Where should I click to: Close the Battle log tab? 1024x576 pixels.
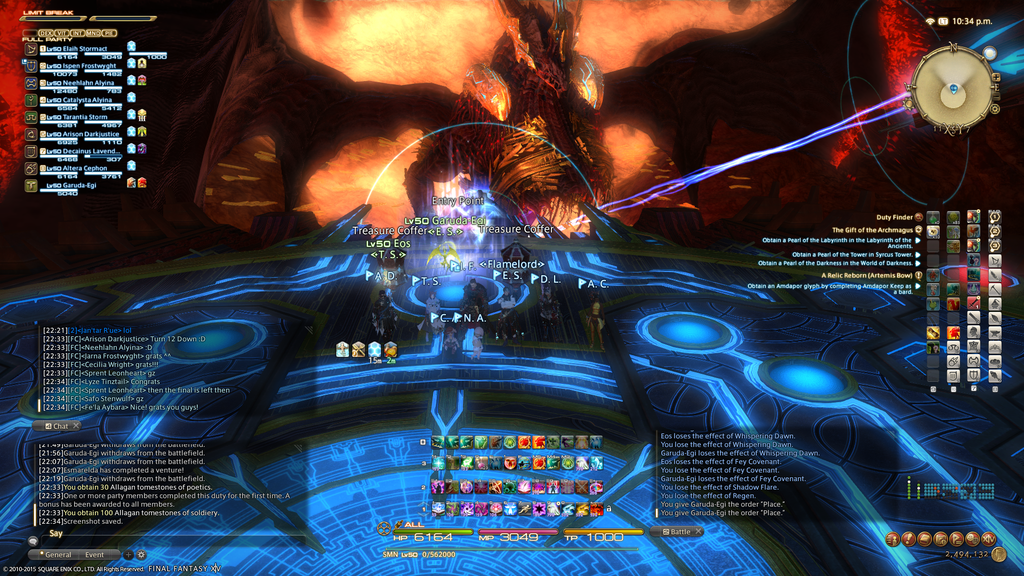pos(698,532)
